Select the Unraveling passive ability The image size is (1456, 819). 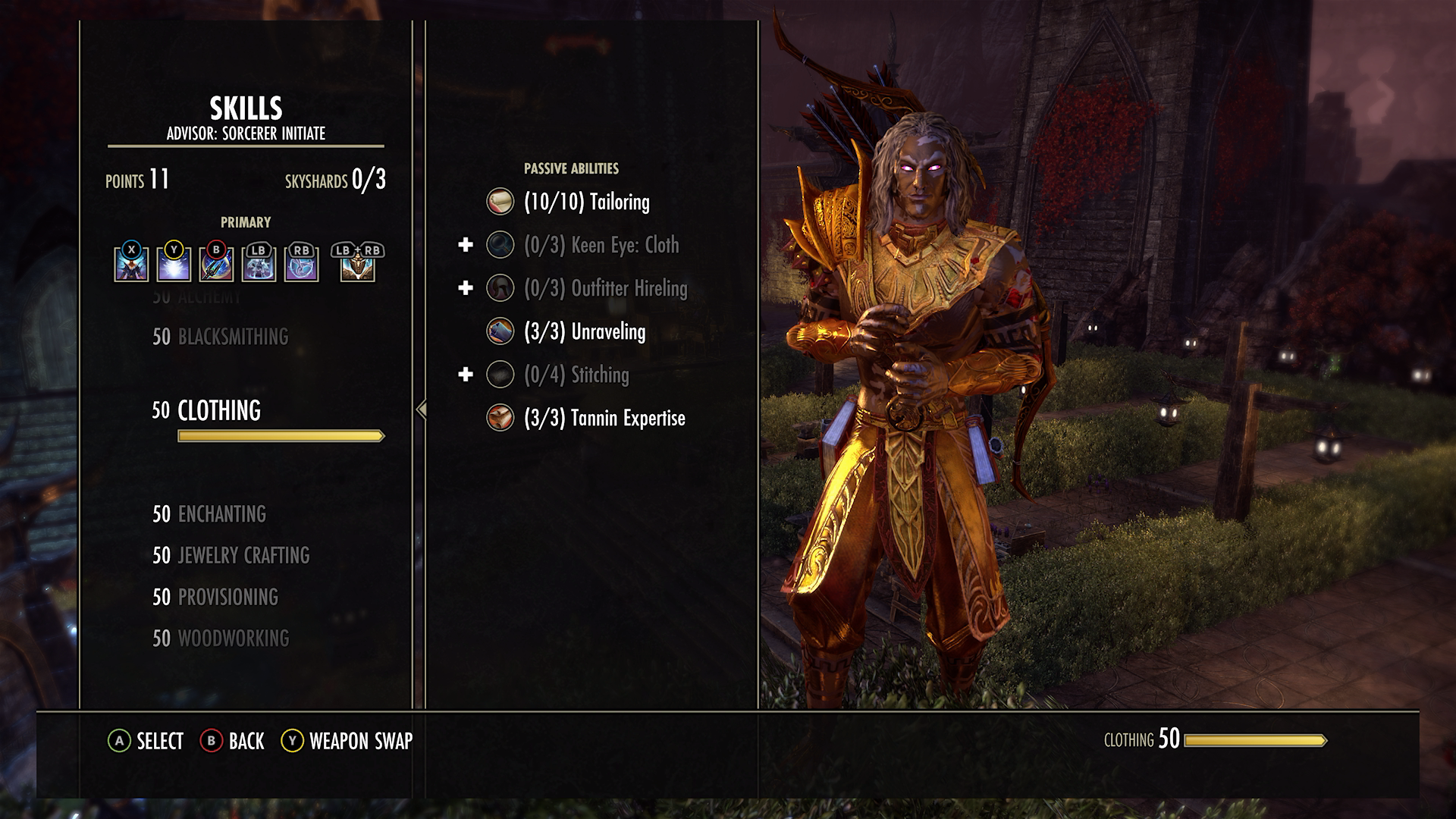pos(584,332)
